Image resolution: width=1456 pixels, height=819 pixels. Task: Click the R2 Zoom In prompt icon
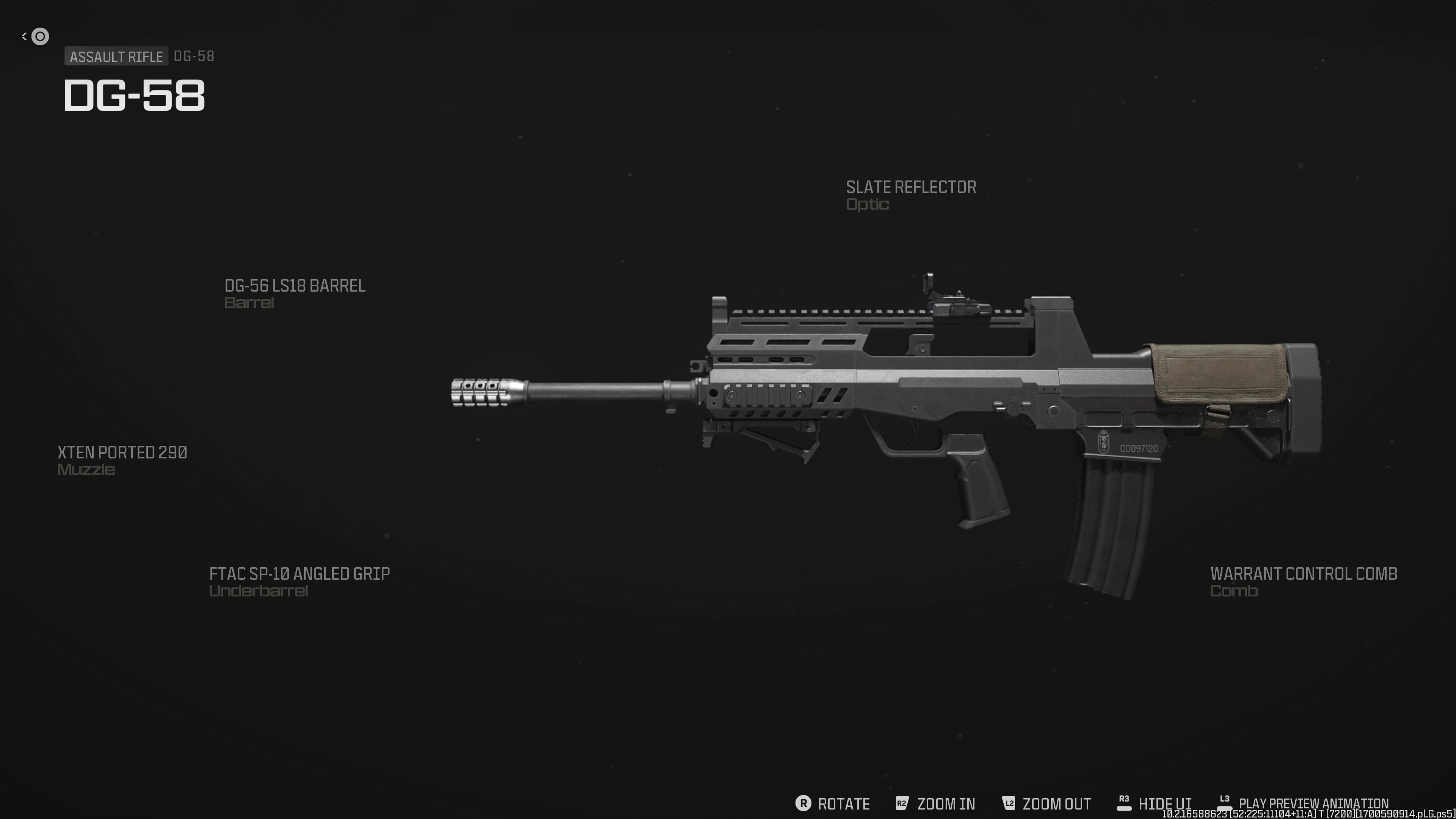click(x=902, y=803)
